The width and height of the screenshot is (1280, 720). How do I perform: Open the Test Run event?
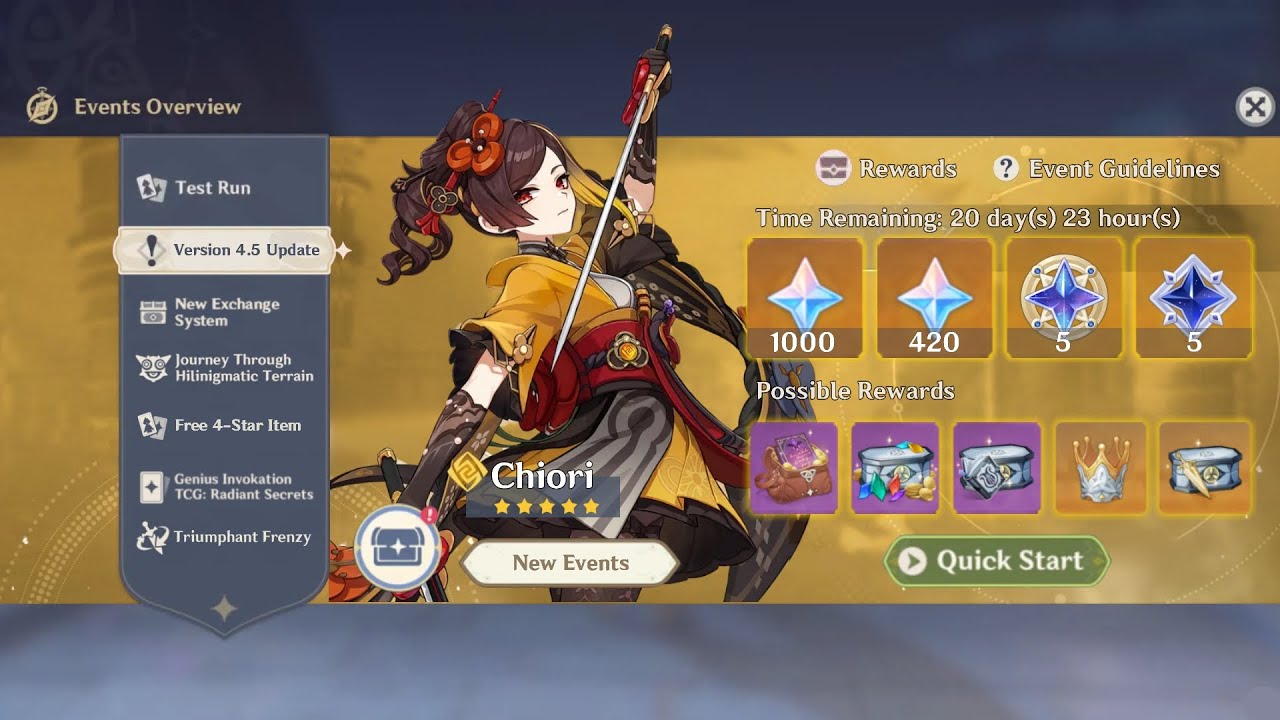(x=212, y=188)
